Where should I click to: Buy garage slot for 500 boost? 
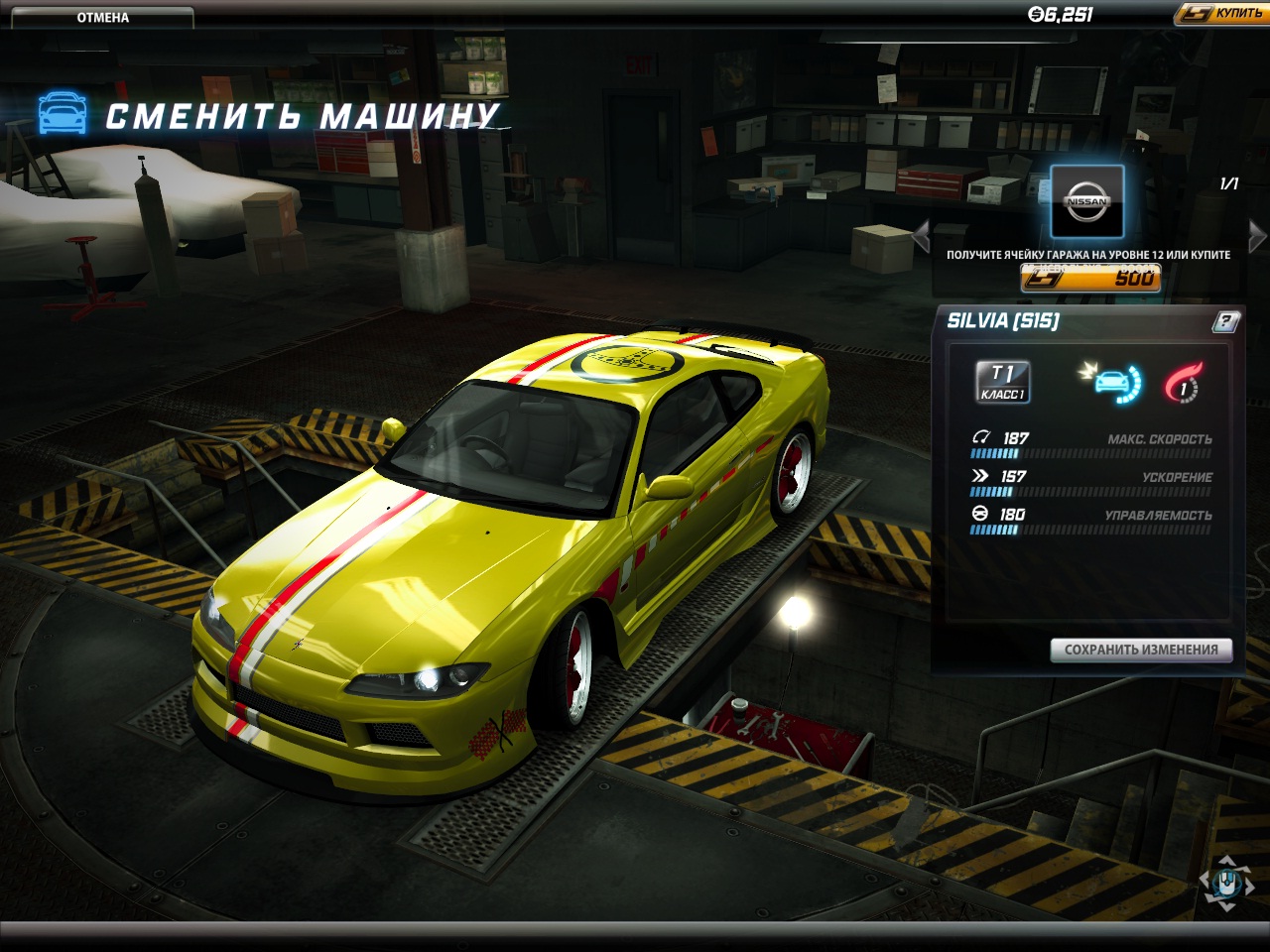(1090, 278)
